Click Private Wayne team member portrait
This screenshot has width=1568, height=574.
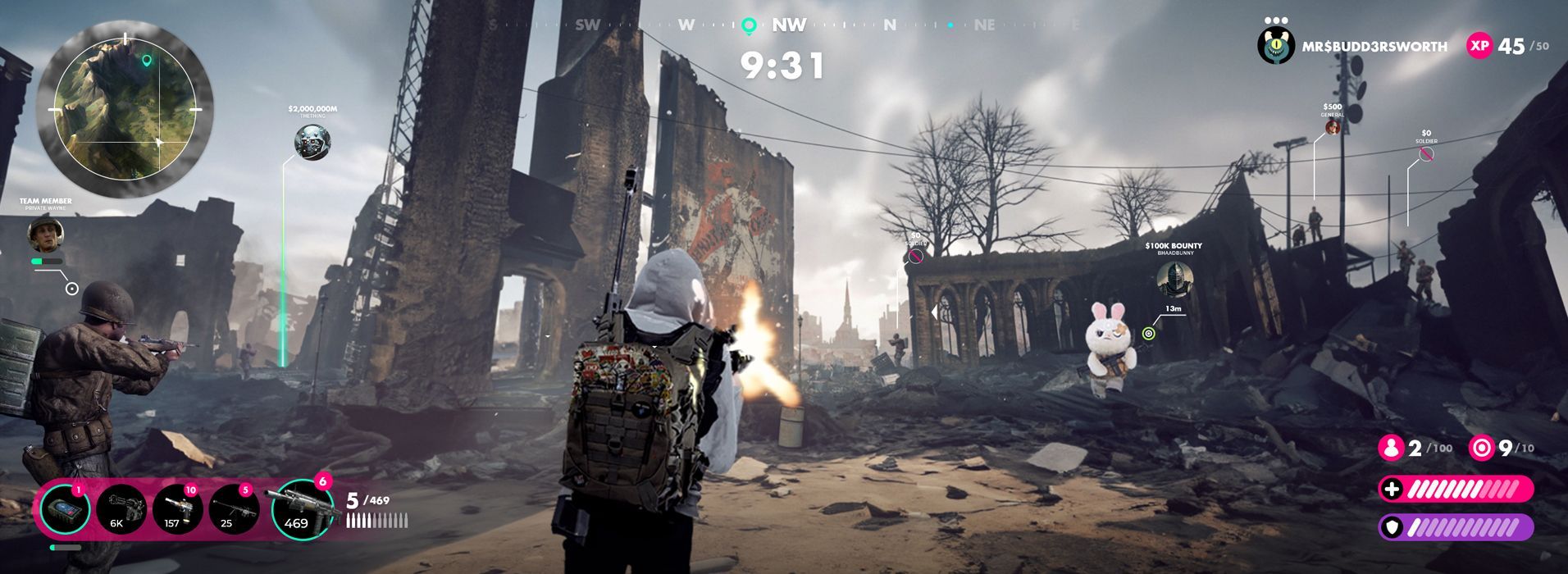point(46,235)
